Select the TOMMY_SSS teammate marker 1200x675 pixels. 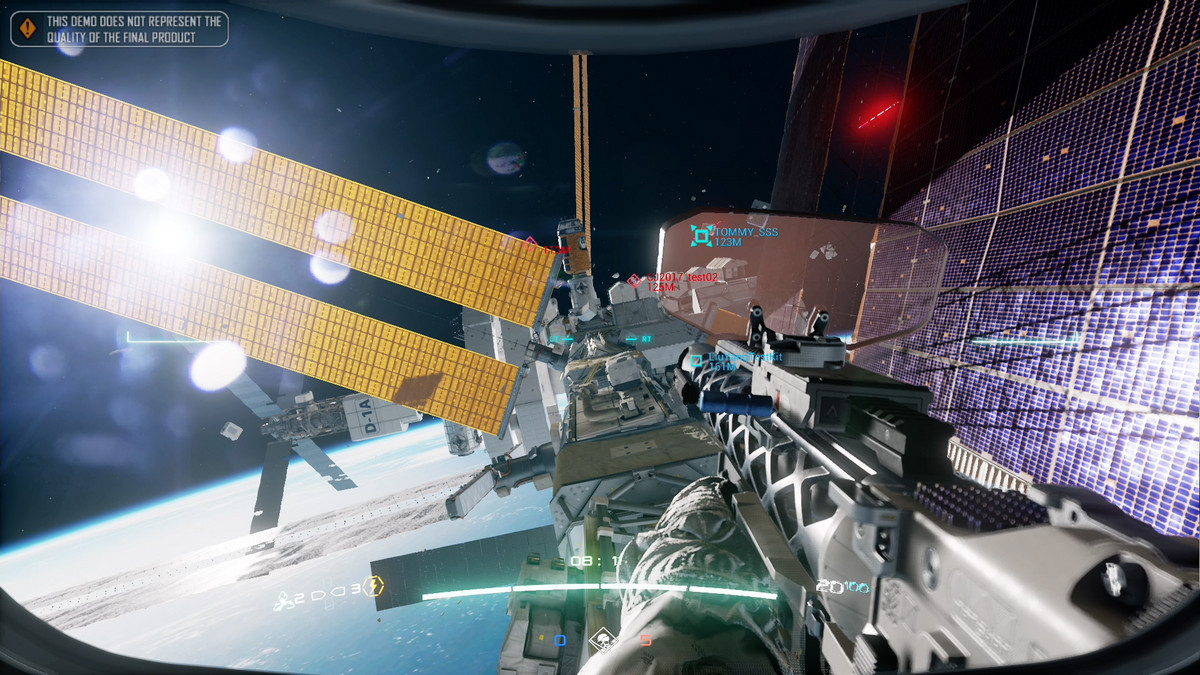(x=702, y=236)
